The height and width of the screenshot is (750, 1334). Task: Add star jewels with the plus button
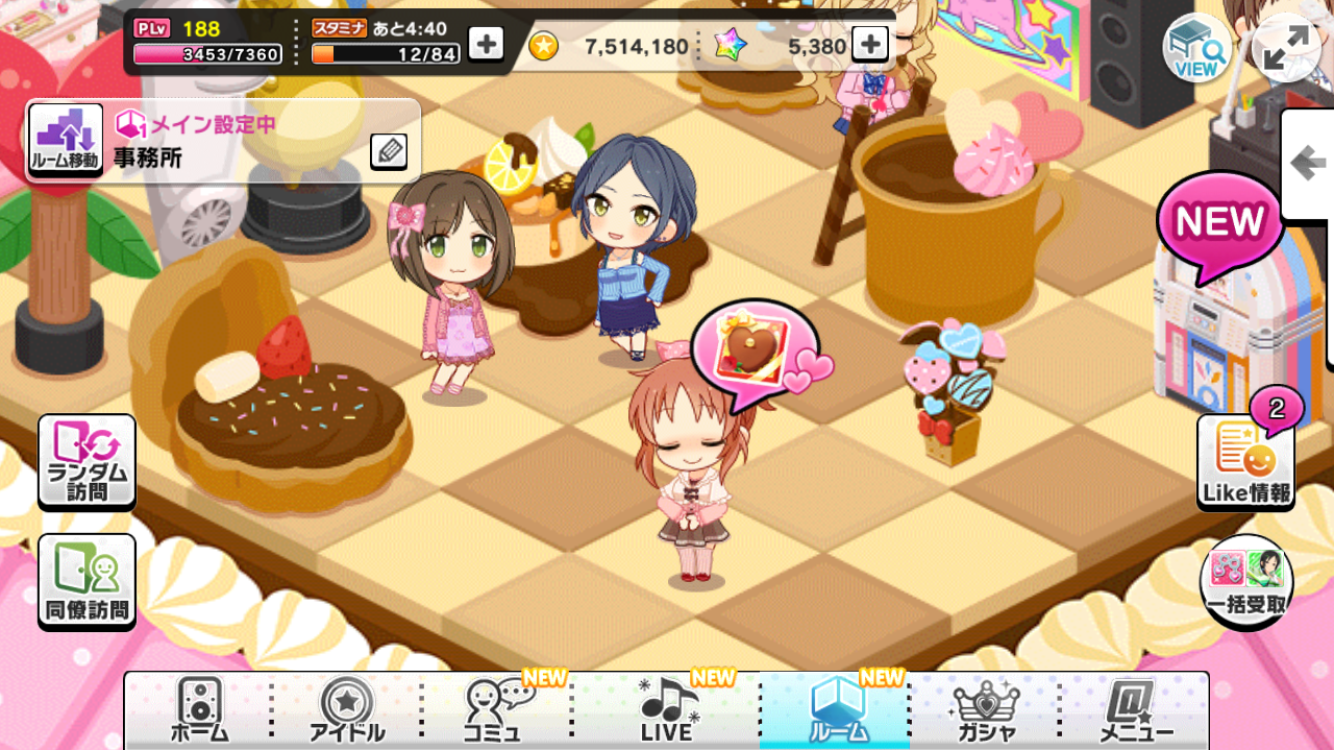[x=869, y=44]
